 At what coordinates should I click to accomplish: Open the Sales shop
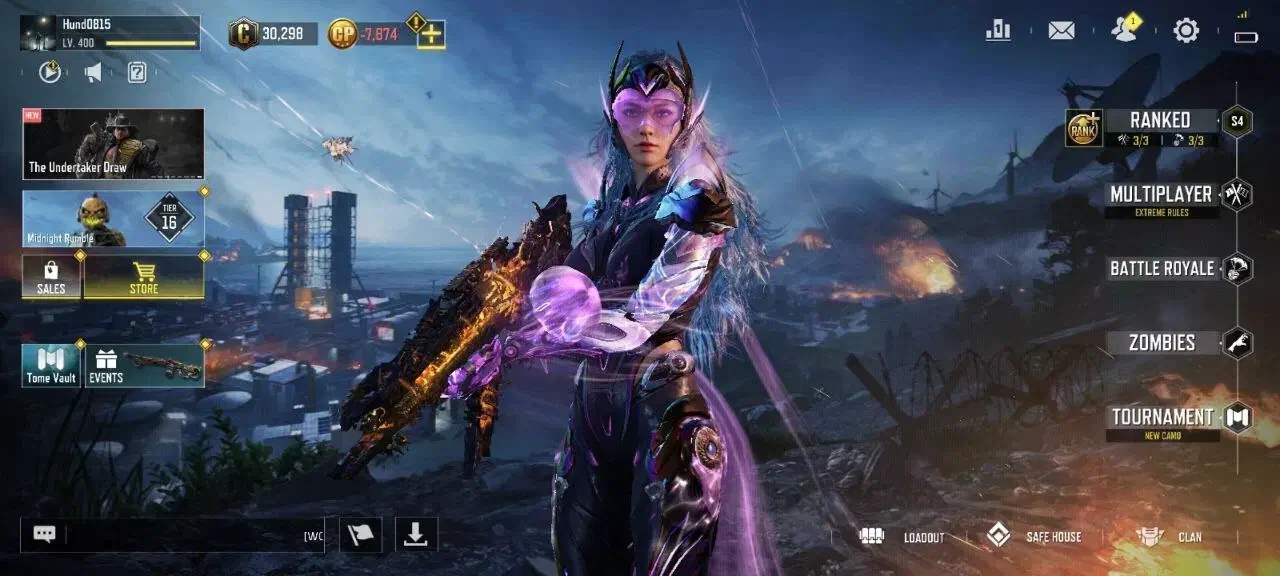pos(51,276)
